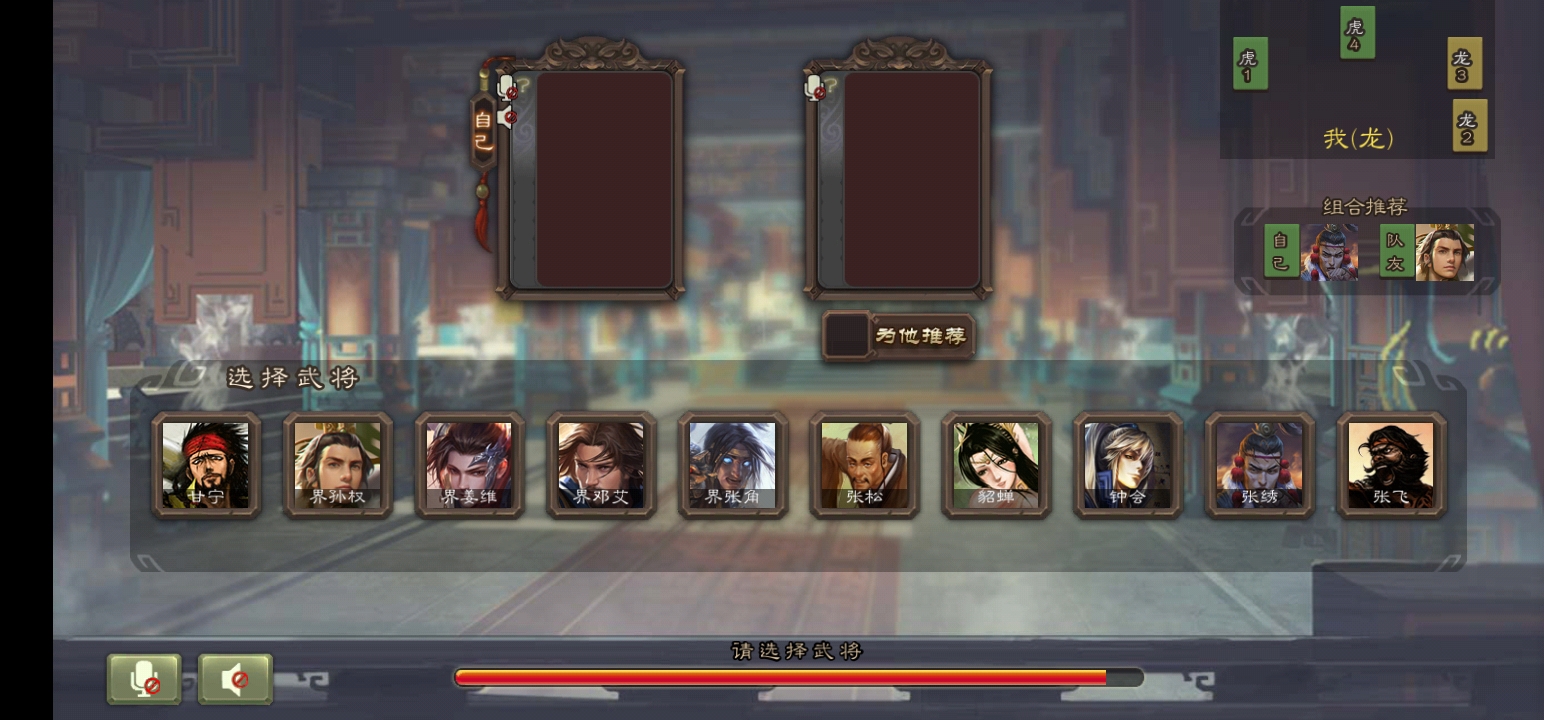The width and height of the screenshot is (1544, 720).
Task: Click the 虎1 seat marker
Action: point(1250,63)
